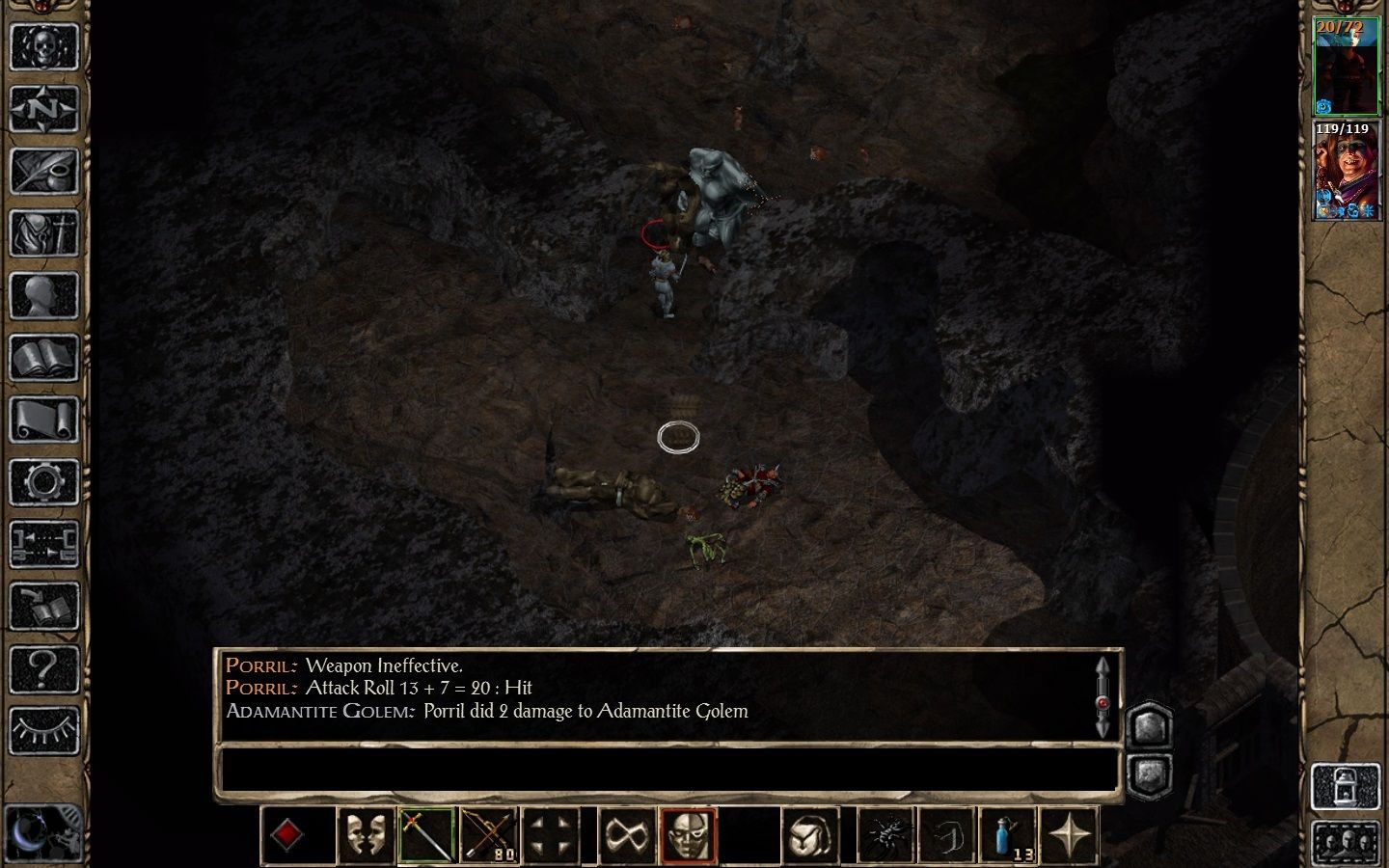Select the sword weapon quick slot
Viewport: 1389px width, 868px height.
click(426, 835)
